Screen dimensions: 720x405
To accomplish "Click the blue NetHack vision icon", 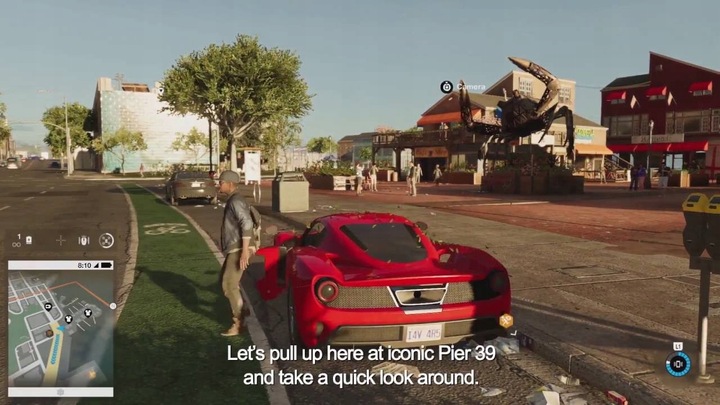I will tap(678, 363).
